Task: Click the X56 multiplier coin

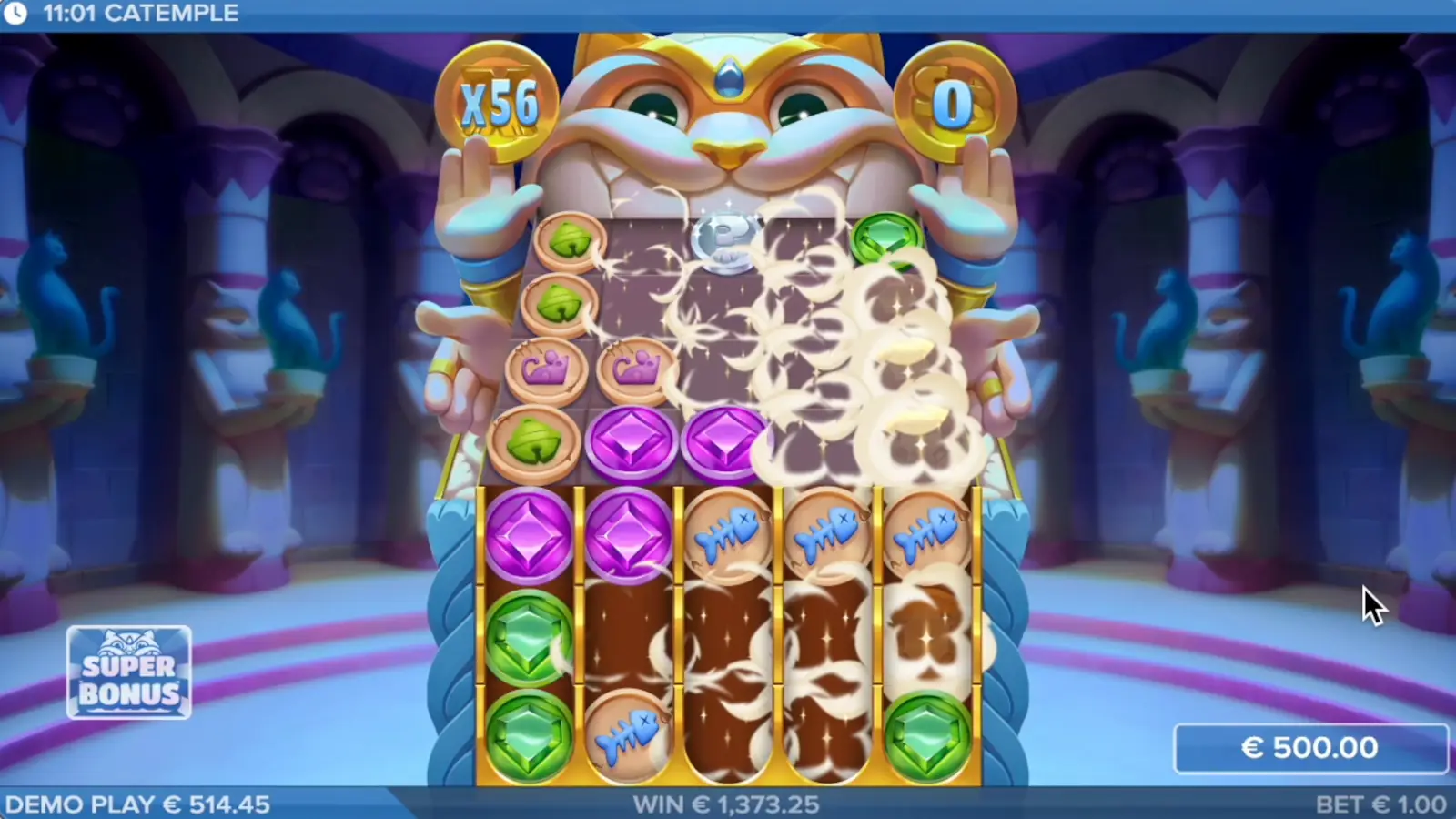Action: point(501,100)
